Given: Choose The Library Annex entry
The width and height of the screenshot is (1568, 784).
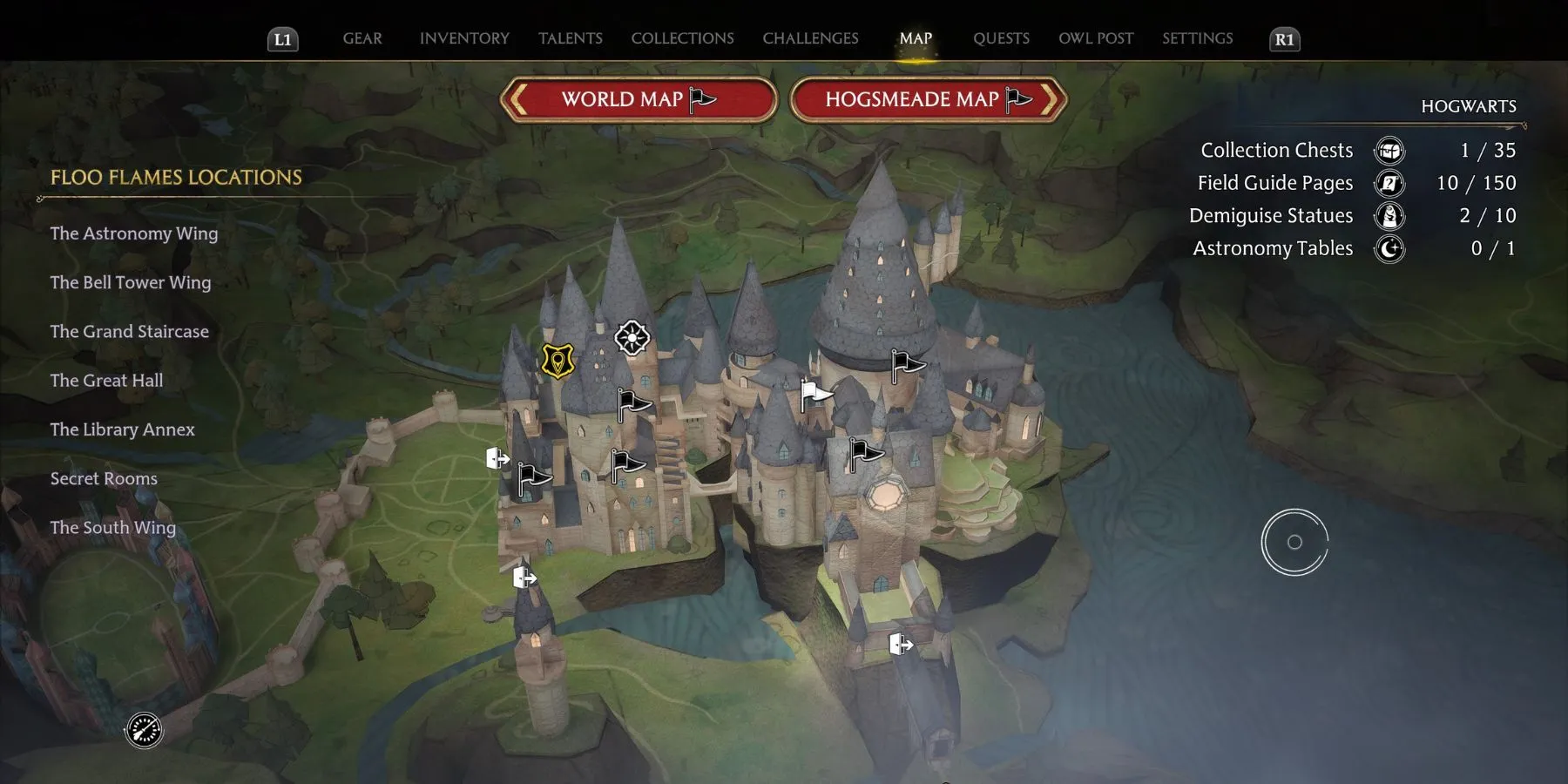Looking at the screenshot, I should [x=123, y=429].
